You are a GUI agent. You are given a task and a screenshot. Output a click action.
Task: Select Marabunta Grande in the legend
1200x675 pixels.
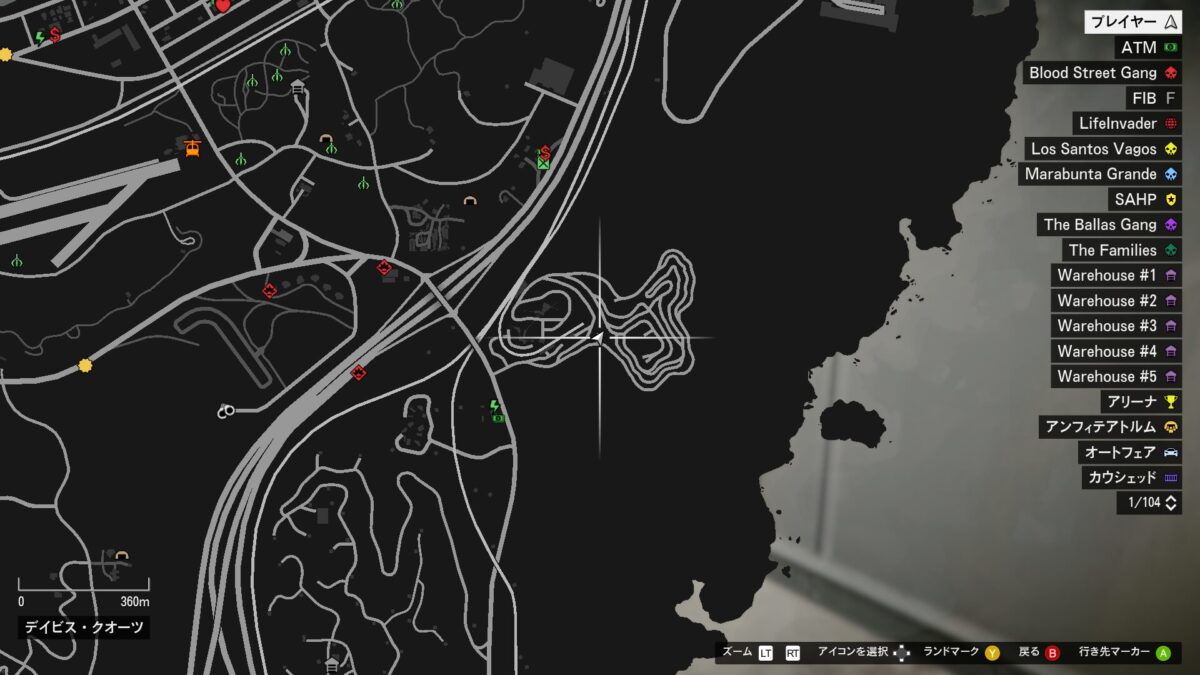pos(1100,174)
